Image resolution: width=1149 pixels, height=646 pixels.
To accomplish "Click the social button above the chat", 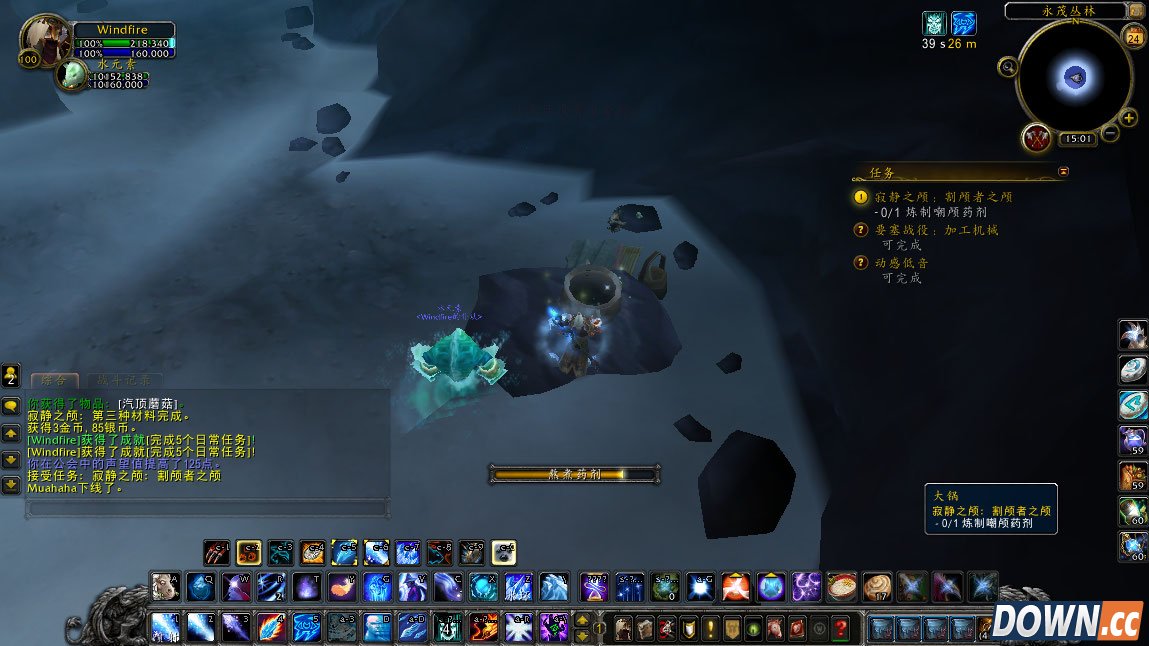I will 10,376.
